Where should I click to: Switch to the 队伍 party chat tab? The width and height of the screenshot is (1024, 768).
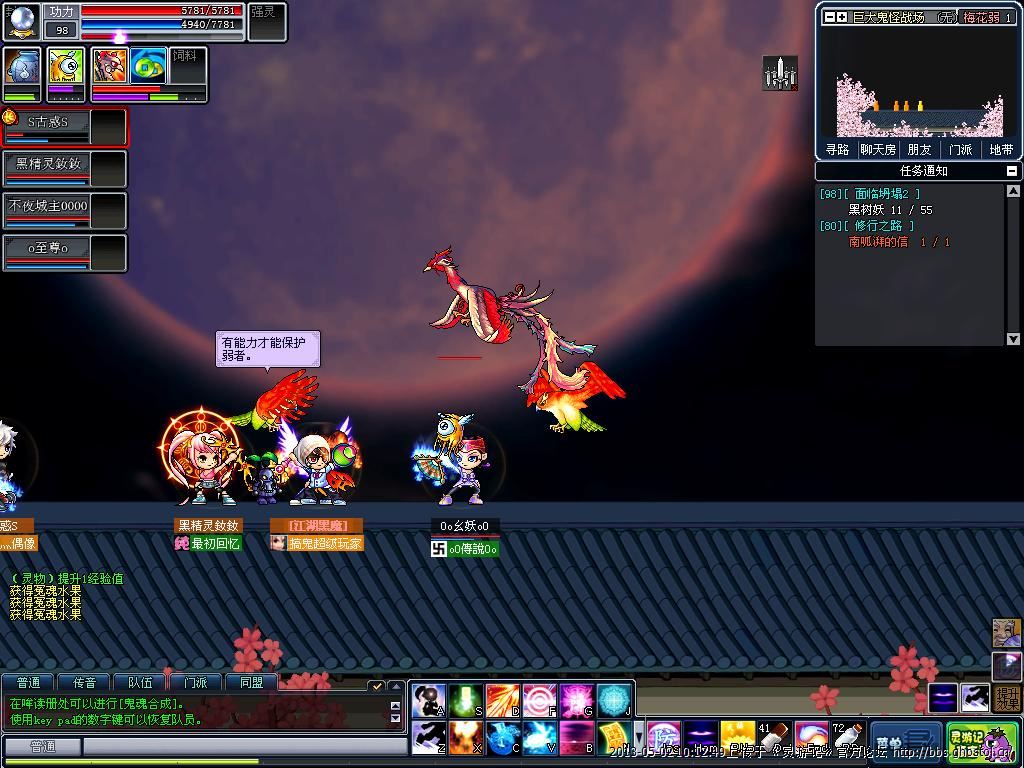pos(140,683)
